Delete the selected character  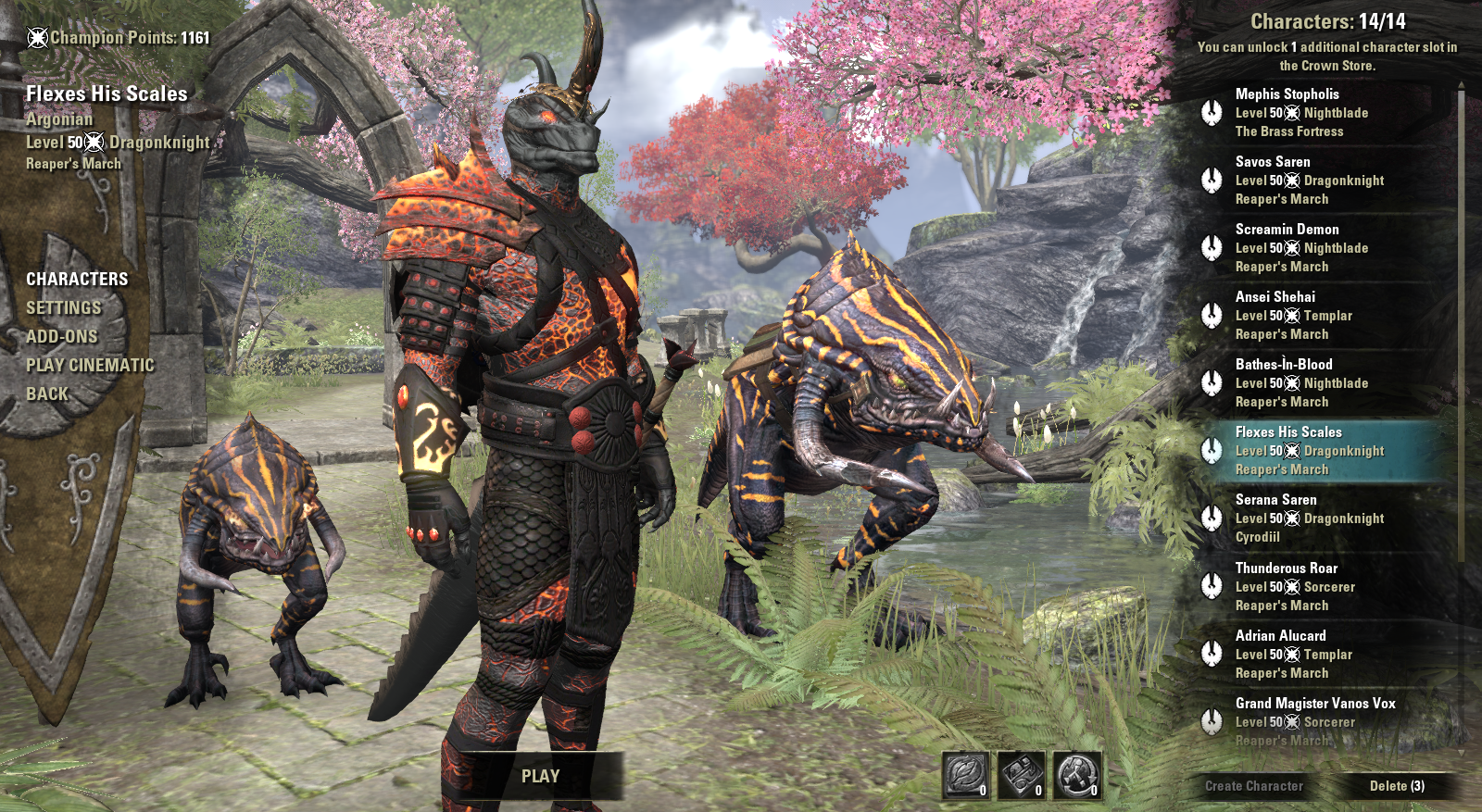pyautogui.click(x=1397, y=786)
